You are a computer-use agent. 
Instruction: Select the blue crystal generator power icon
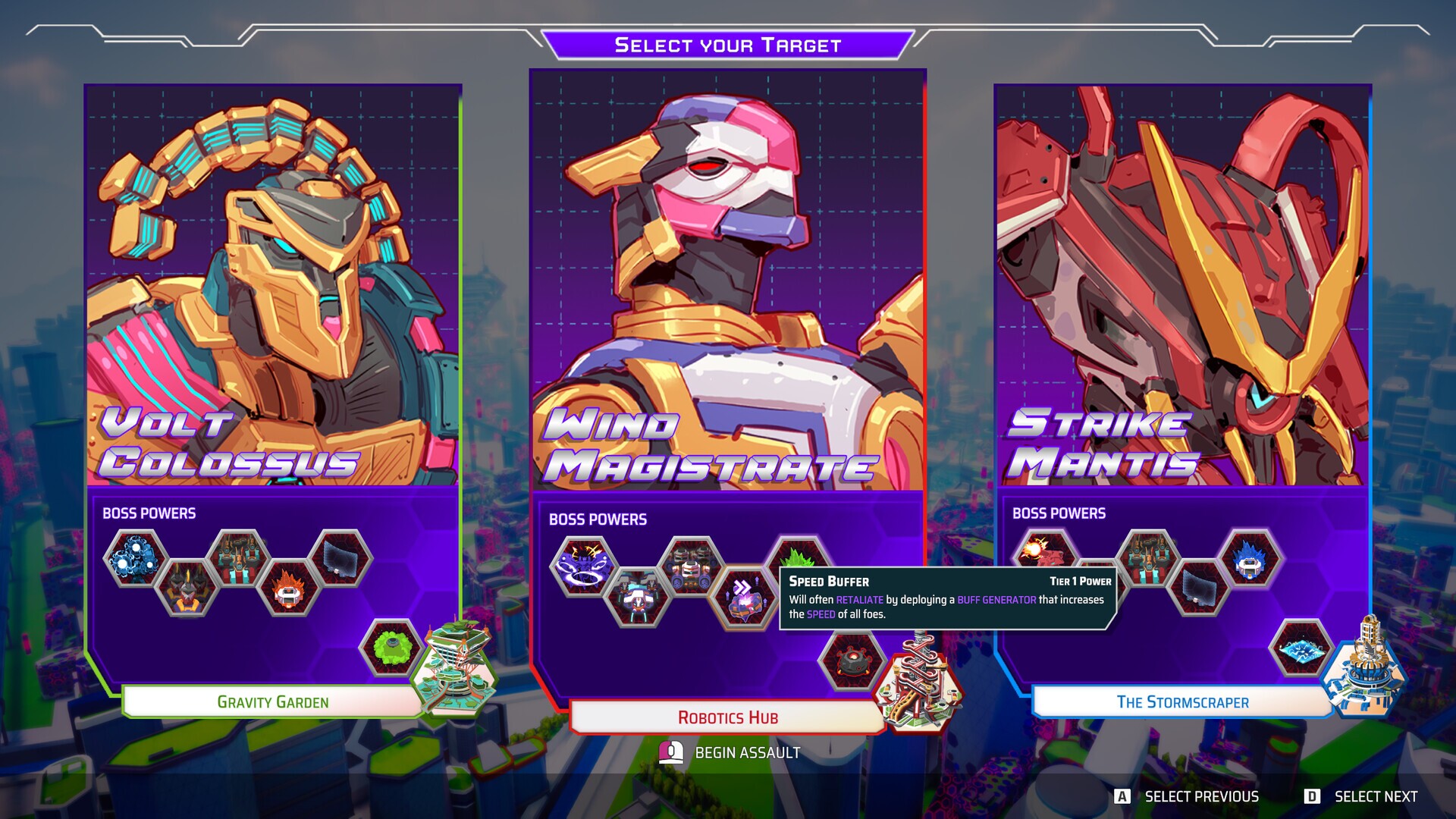click(x=1248, y=559)
